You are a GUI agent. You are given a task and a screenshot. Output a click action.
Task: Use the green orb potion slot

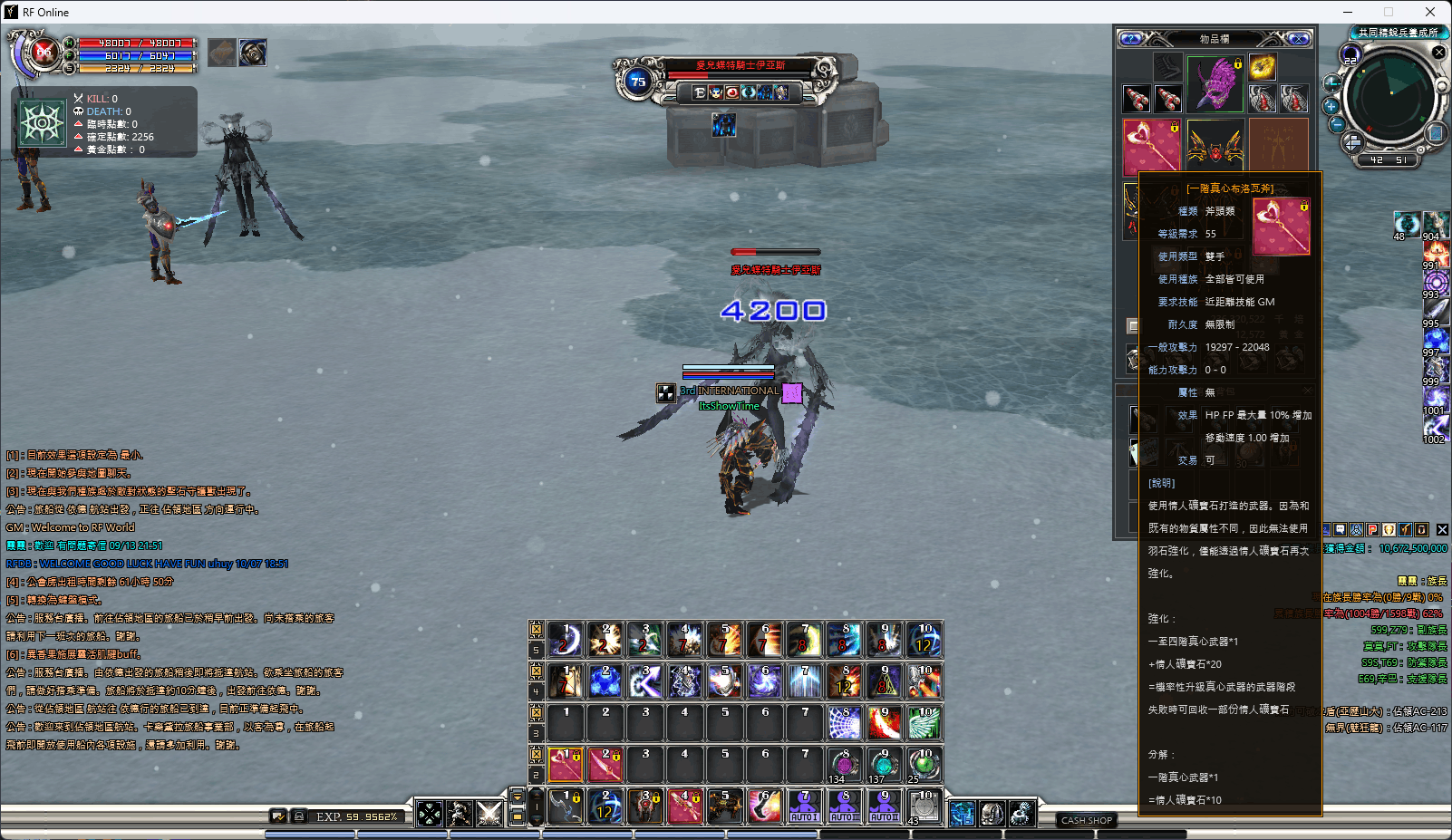tap(924, 765)
